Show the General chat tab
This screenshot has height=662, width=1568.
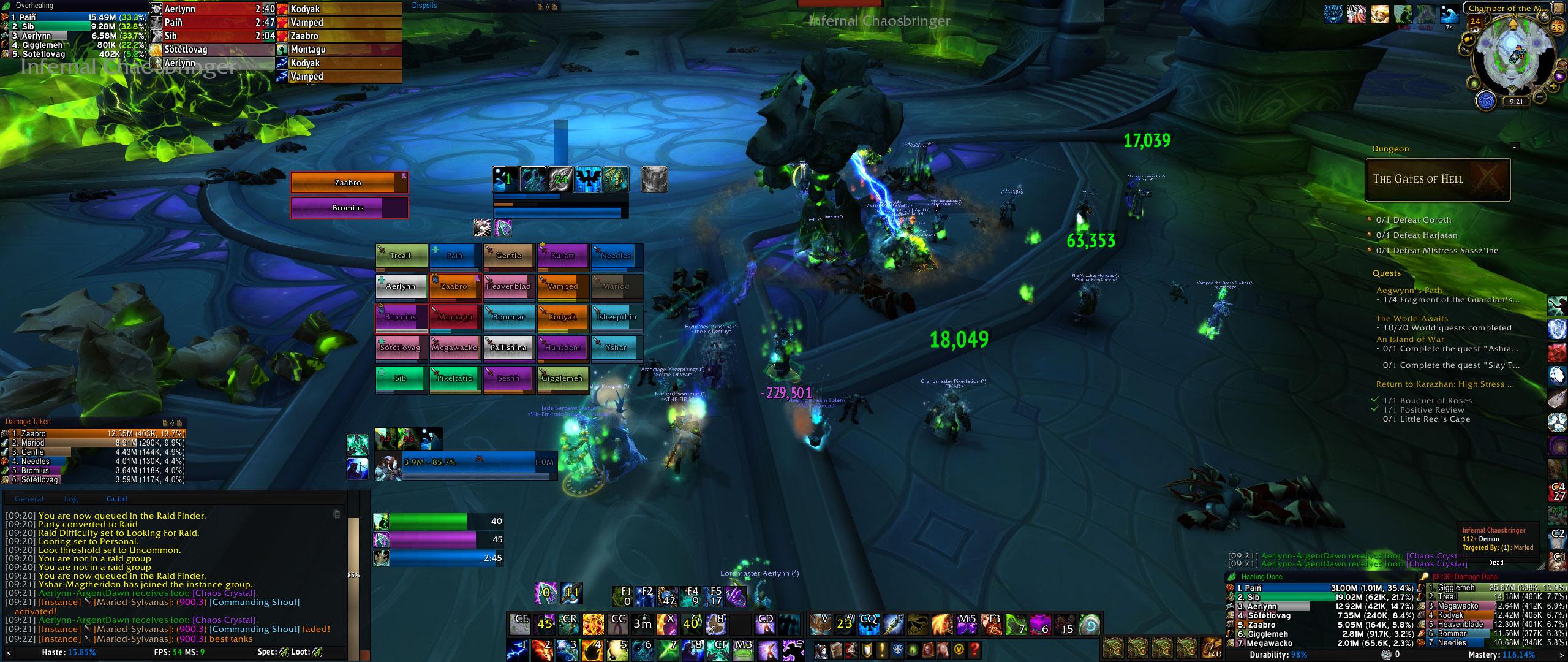pos(29,499)
